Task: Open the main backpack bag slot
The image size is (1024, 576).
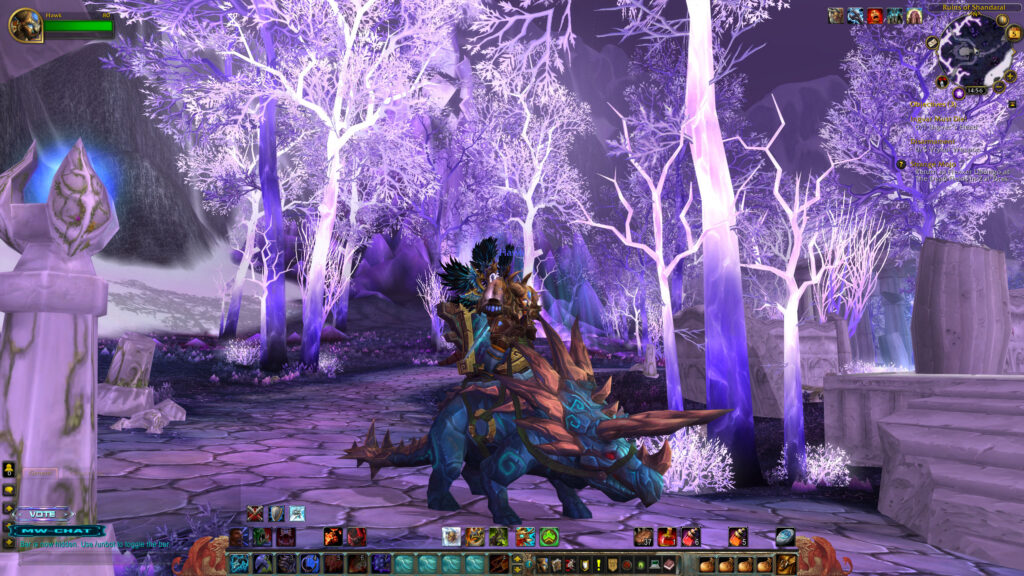Action: [x=787, y=564]
